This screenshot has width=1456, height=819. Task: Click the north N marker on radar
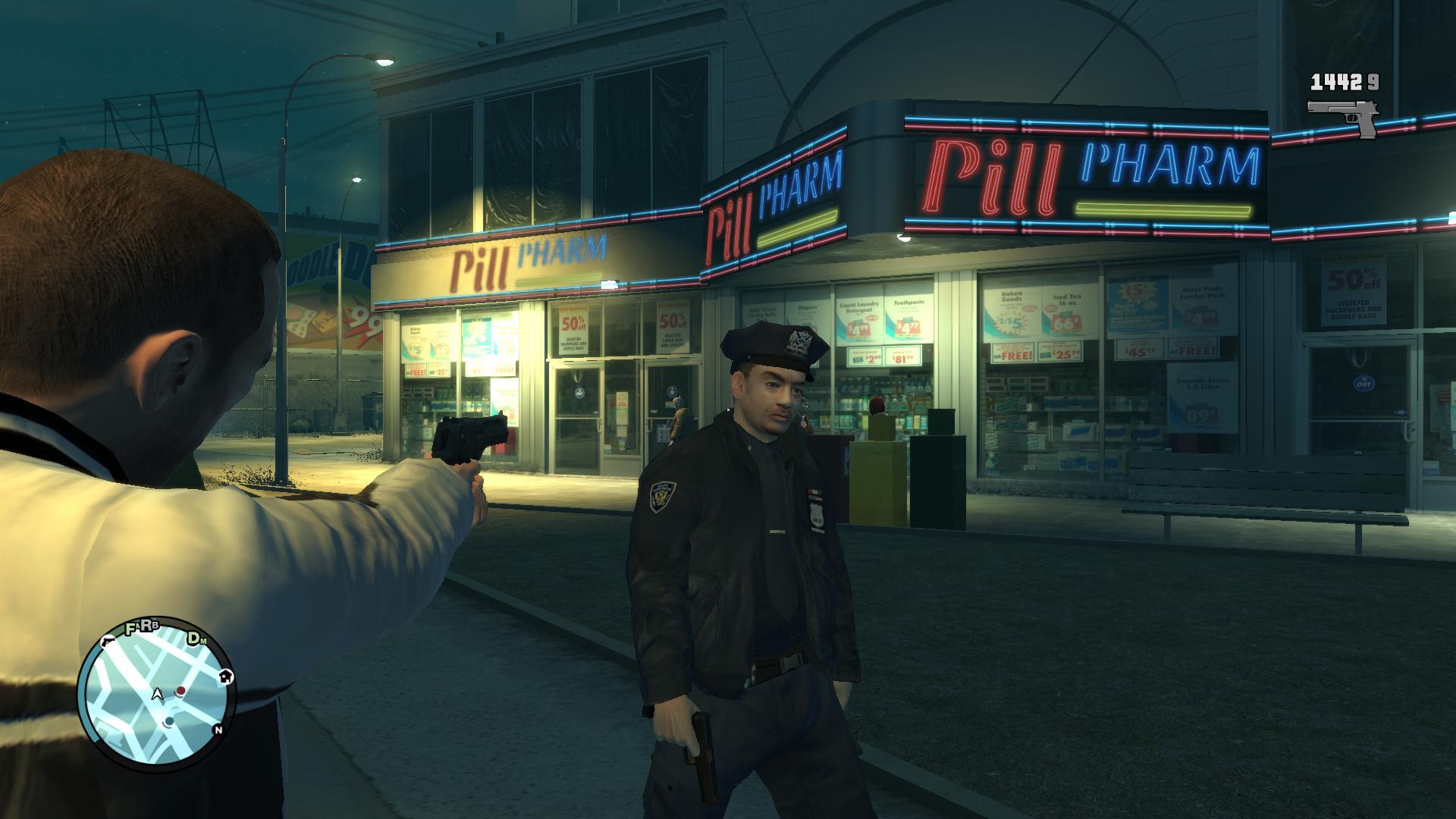(x=218, y=730)
